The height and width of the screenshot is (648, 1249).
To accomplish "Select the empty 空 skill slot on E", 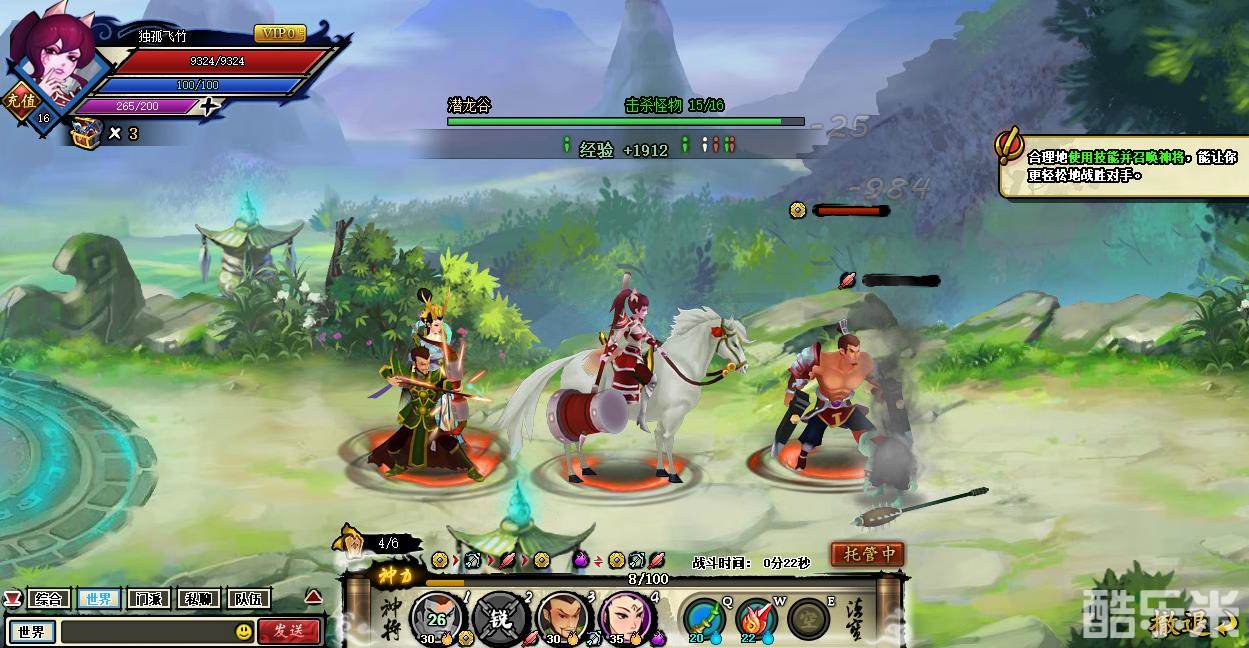I will (807, 619).
